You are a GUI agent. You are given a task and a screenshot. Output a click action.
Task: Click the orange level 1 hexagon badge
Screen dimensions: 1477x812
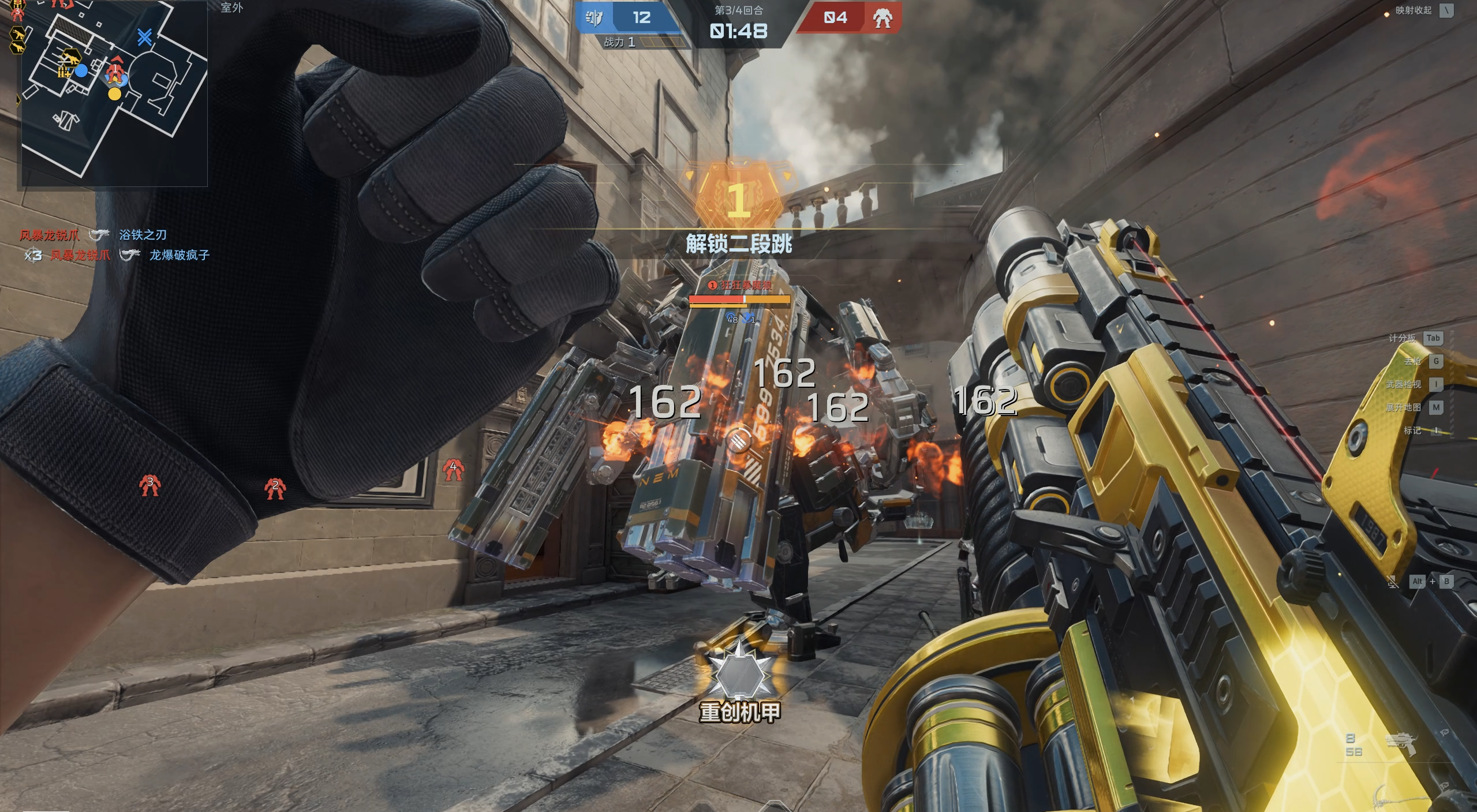(x=739, y=199)
